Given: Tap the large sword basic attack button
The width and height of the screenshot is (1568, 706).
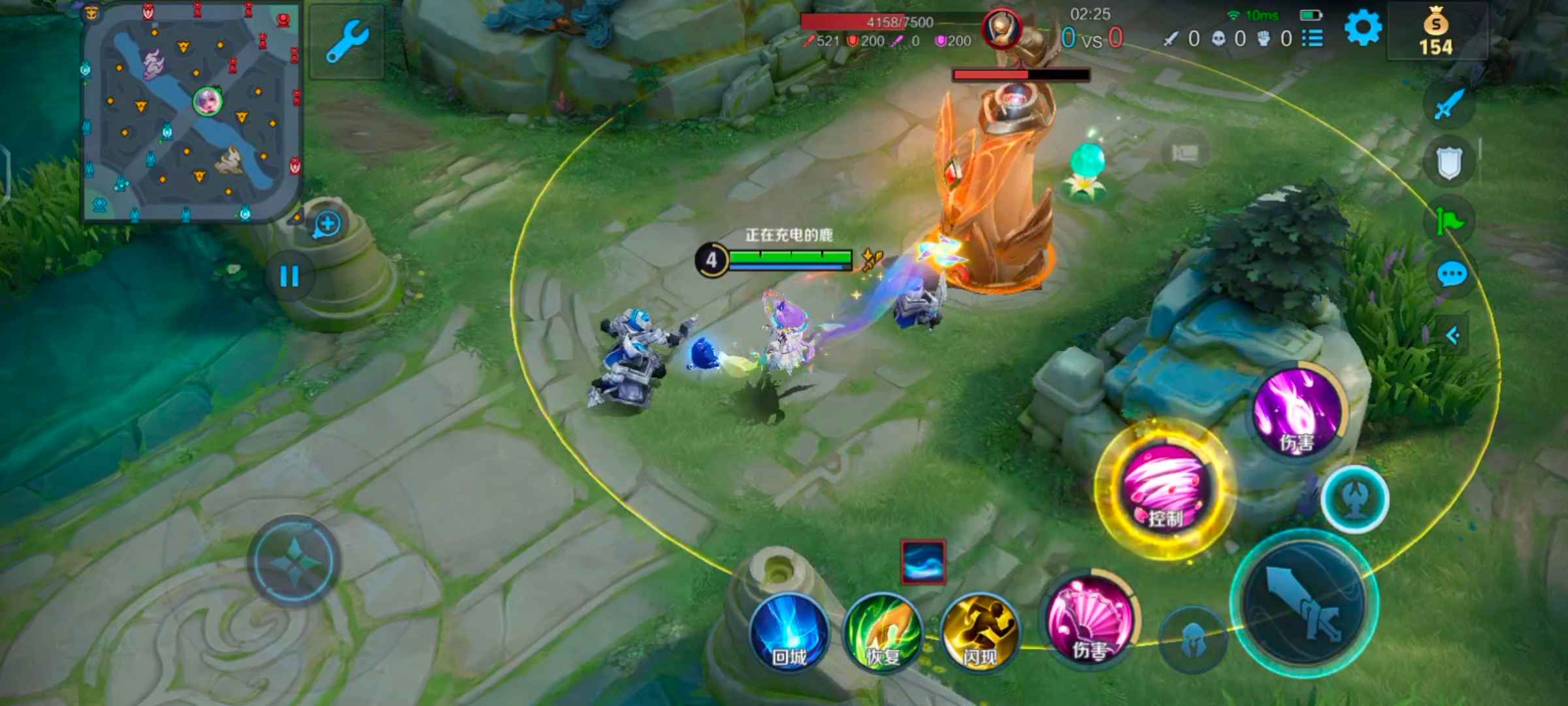Looking at the screenshot, I should [x=1305, y=606].
